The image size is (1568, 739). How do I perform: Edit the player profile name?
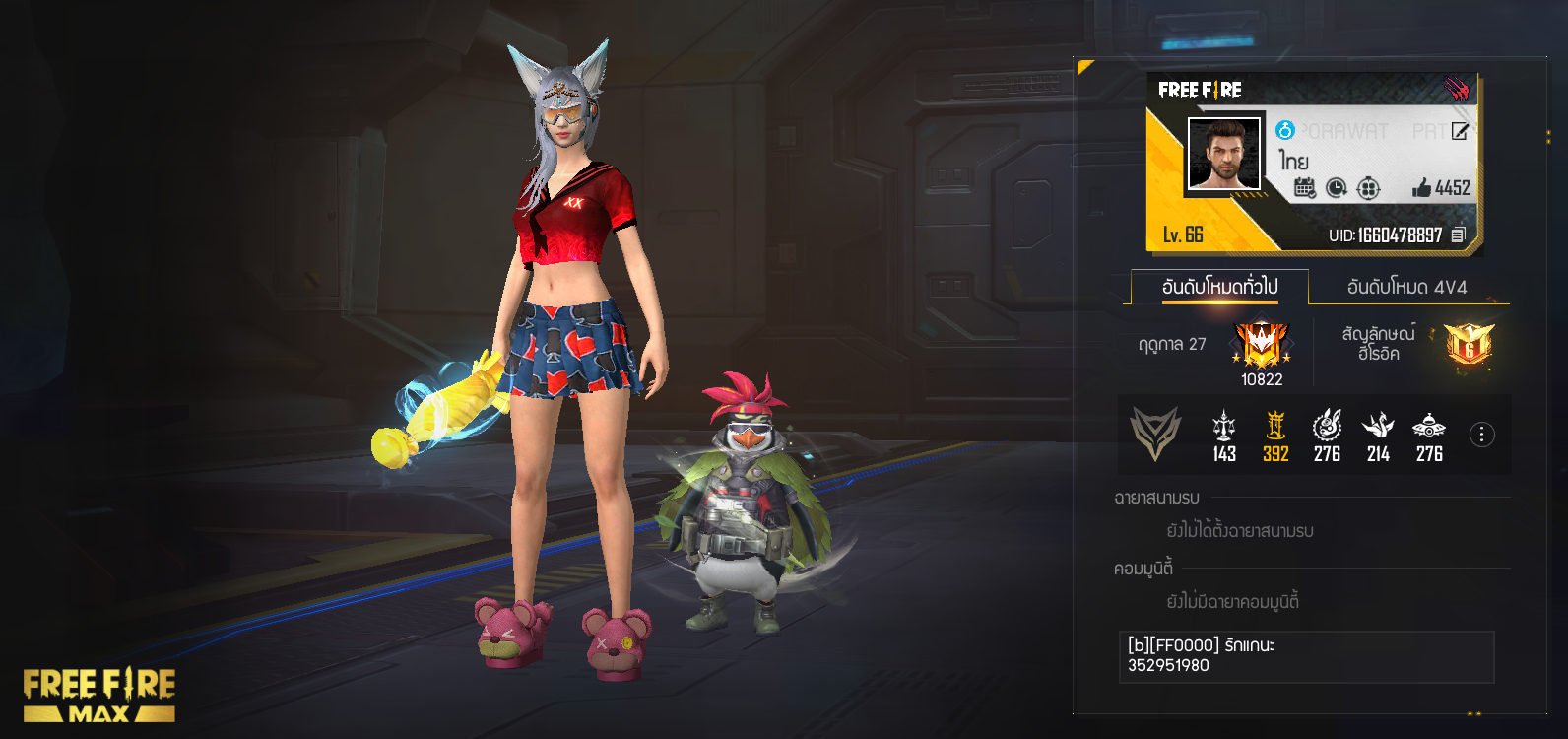point(1460,131)
